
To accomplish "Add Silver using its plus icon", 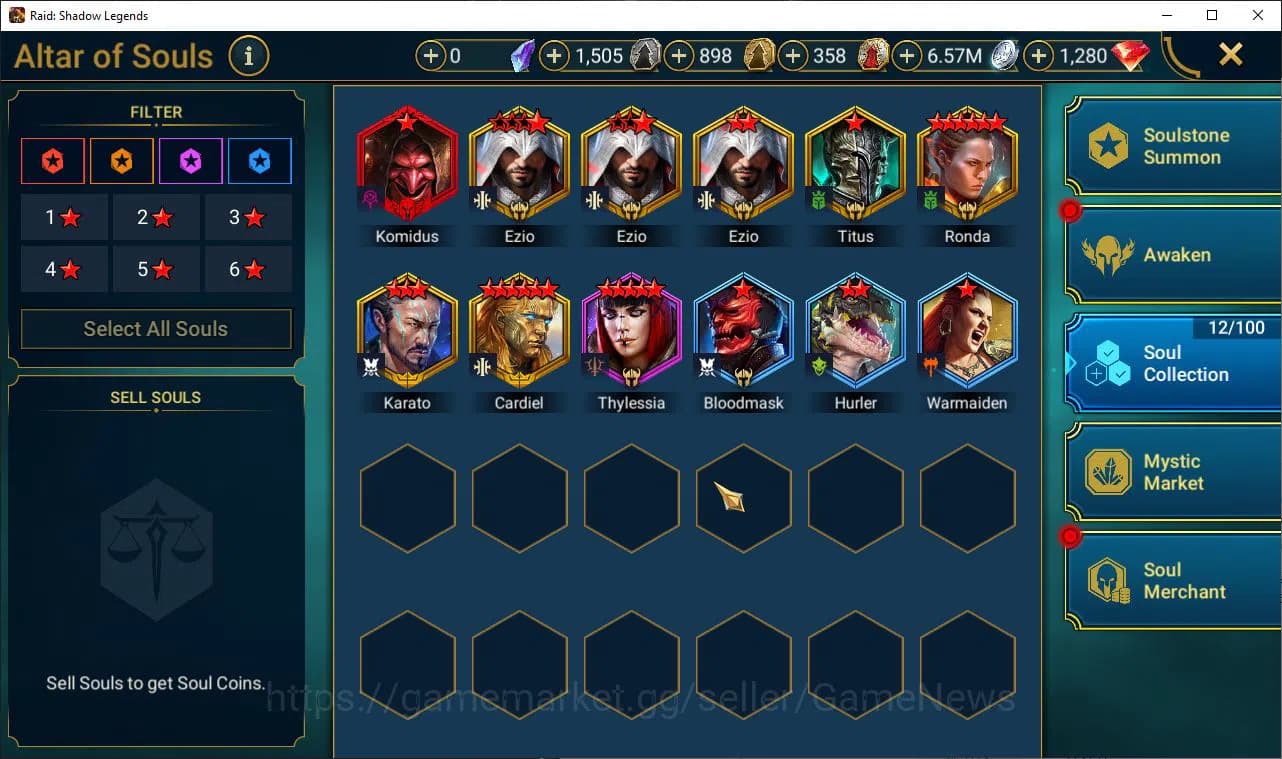I will [x=907, y=56].
